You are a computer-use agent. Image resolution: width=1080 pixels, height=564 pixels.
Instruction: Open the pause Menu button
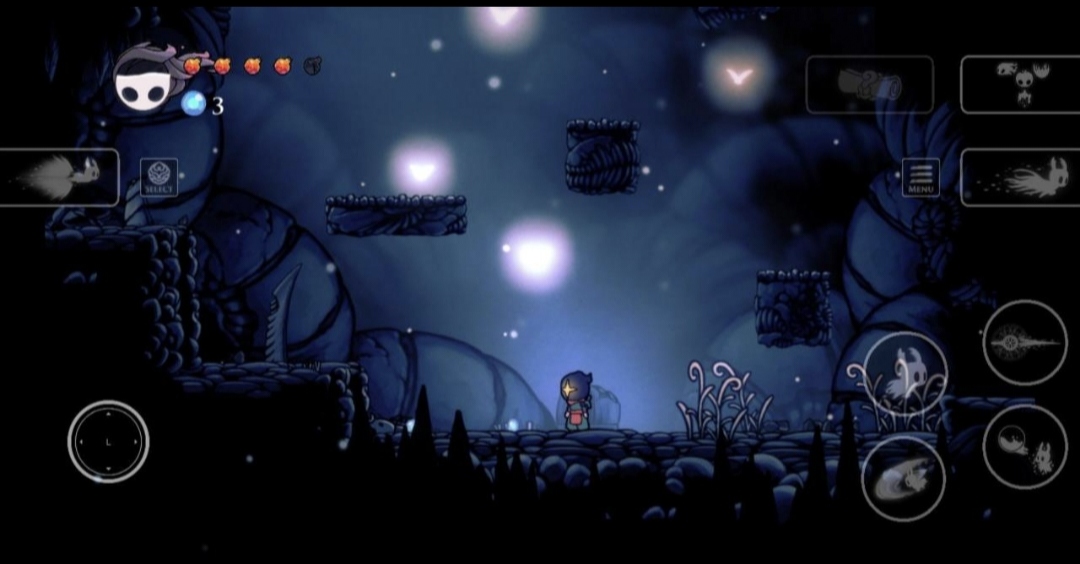pyautogui.click(x=920, y=177)
